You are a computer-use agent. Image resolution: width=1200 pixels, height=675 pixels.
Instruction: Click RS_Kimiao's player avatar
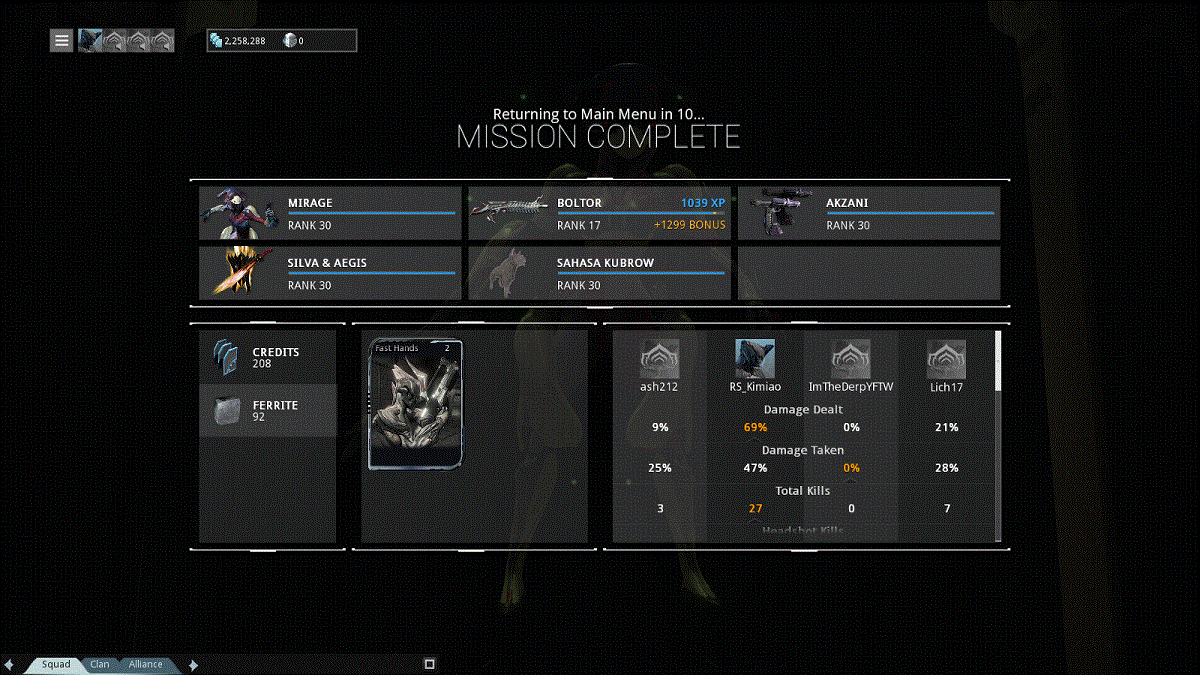click(755, 359)
